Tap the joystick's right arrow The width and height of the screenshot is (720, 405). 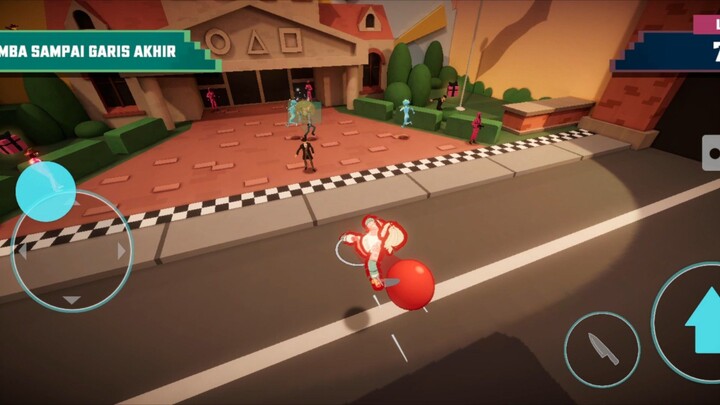point(122,252)
